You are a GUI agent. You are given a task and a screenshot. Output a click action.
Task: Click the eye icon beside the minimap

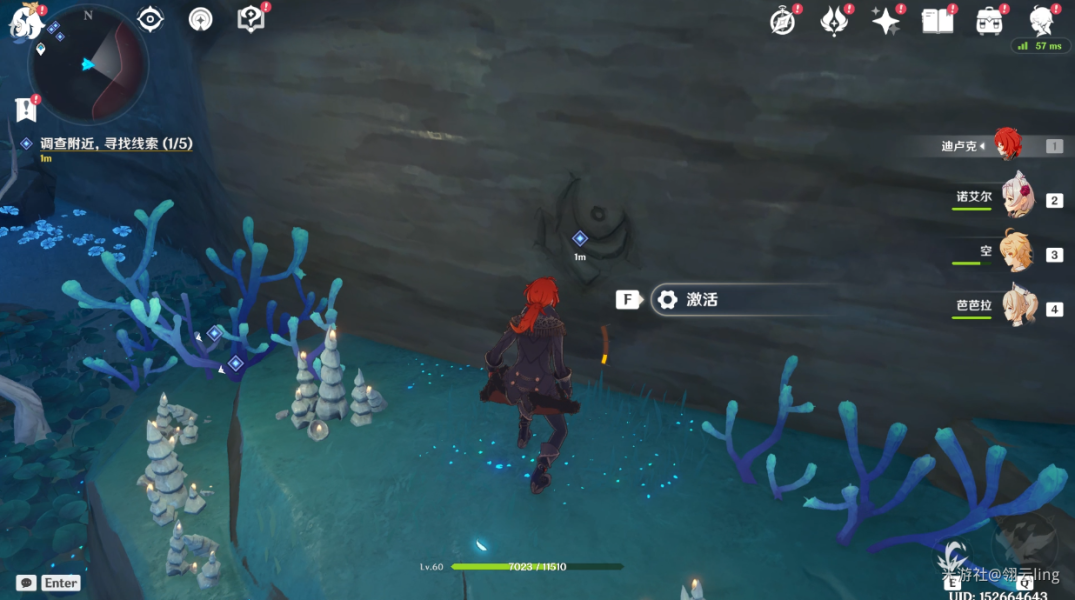pyautogui.click(x=151, y=19)
